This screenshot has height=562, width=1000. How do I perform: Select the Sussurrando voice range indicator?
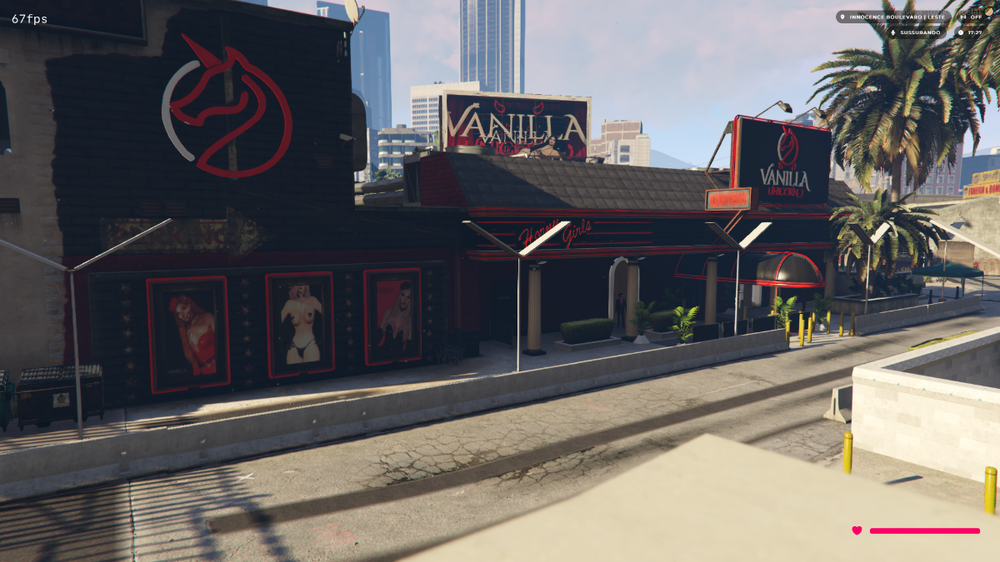pos(915,32)
